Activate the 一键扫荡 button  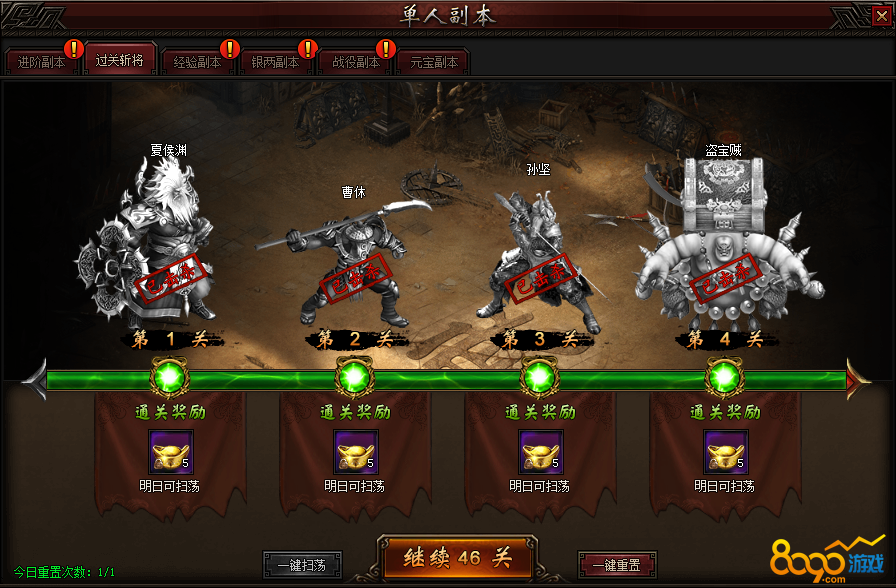pyautogui.click(x=301, y=565)
